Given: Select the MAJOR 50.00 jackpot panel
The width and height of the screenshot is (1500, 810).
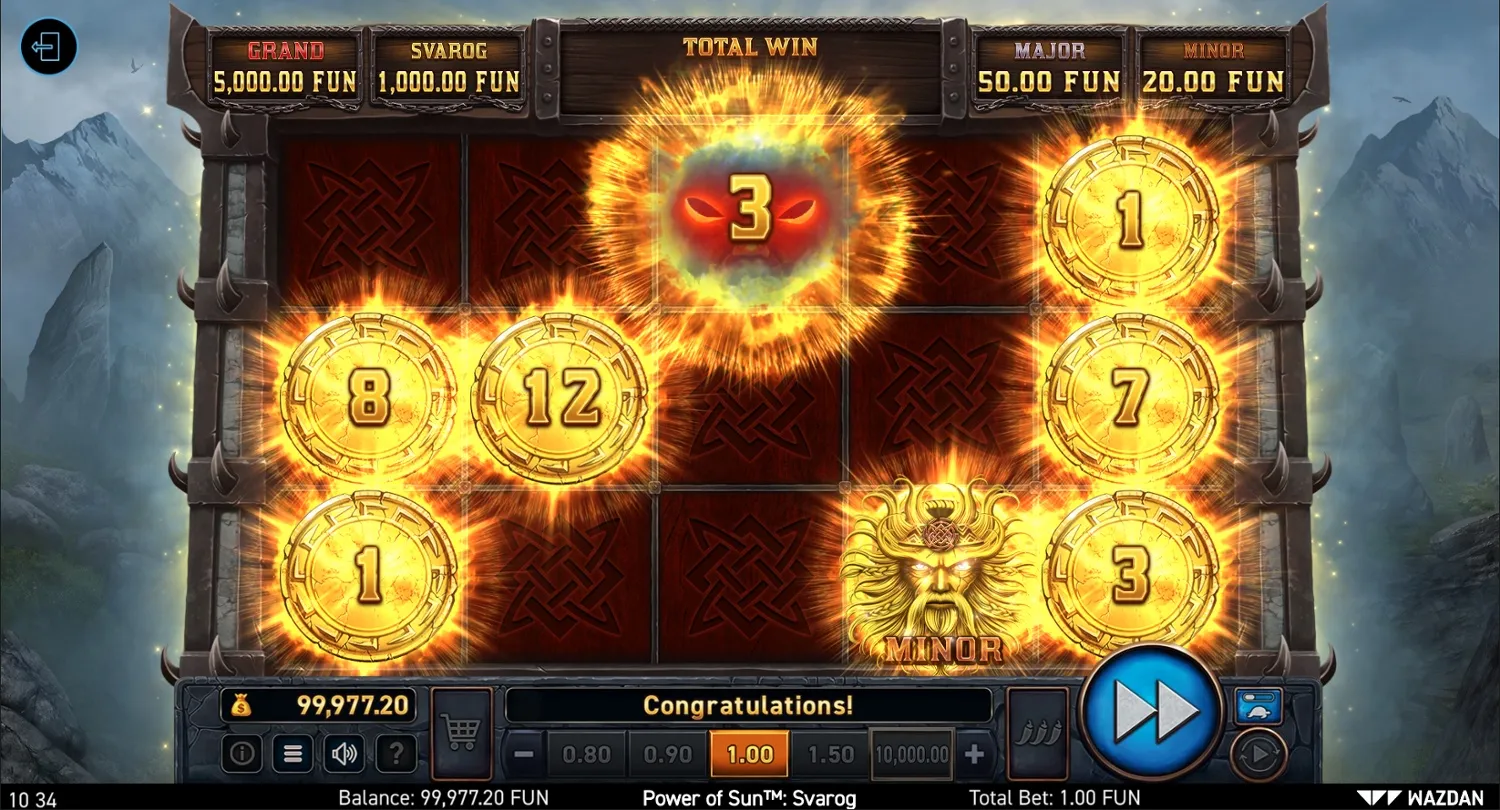Looking at the screenshot, I should tap(1048, 65).
